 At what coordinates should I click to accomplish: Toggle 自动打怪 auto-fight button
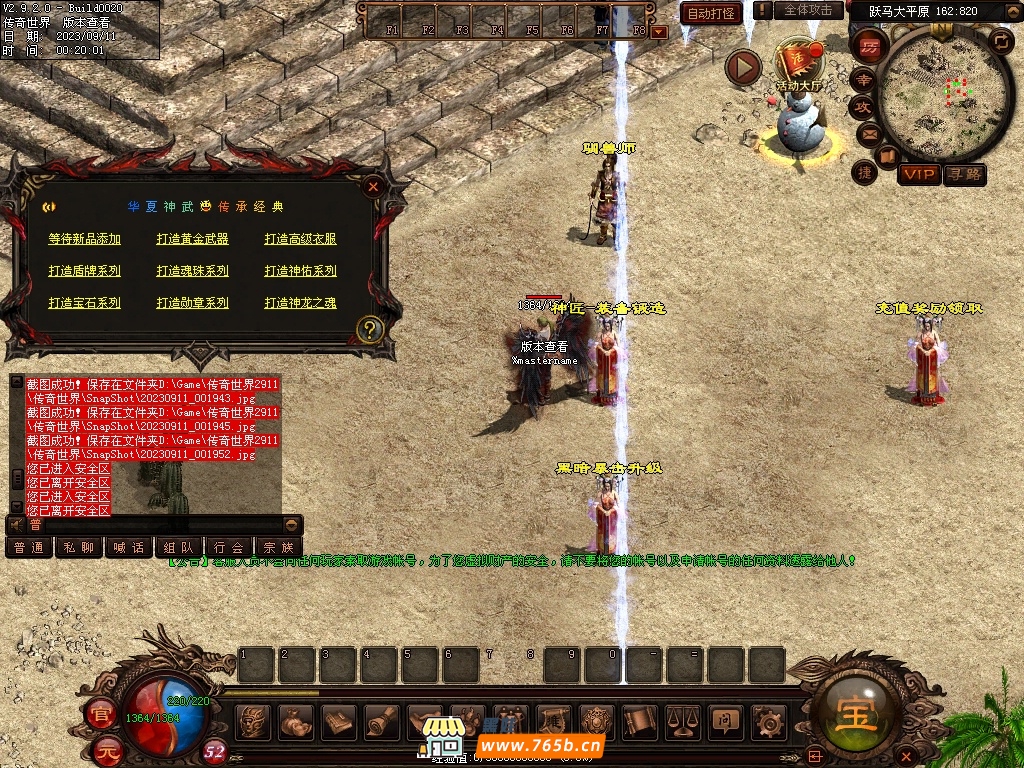pos(711,14)
